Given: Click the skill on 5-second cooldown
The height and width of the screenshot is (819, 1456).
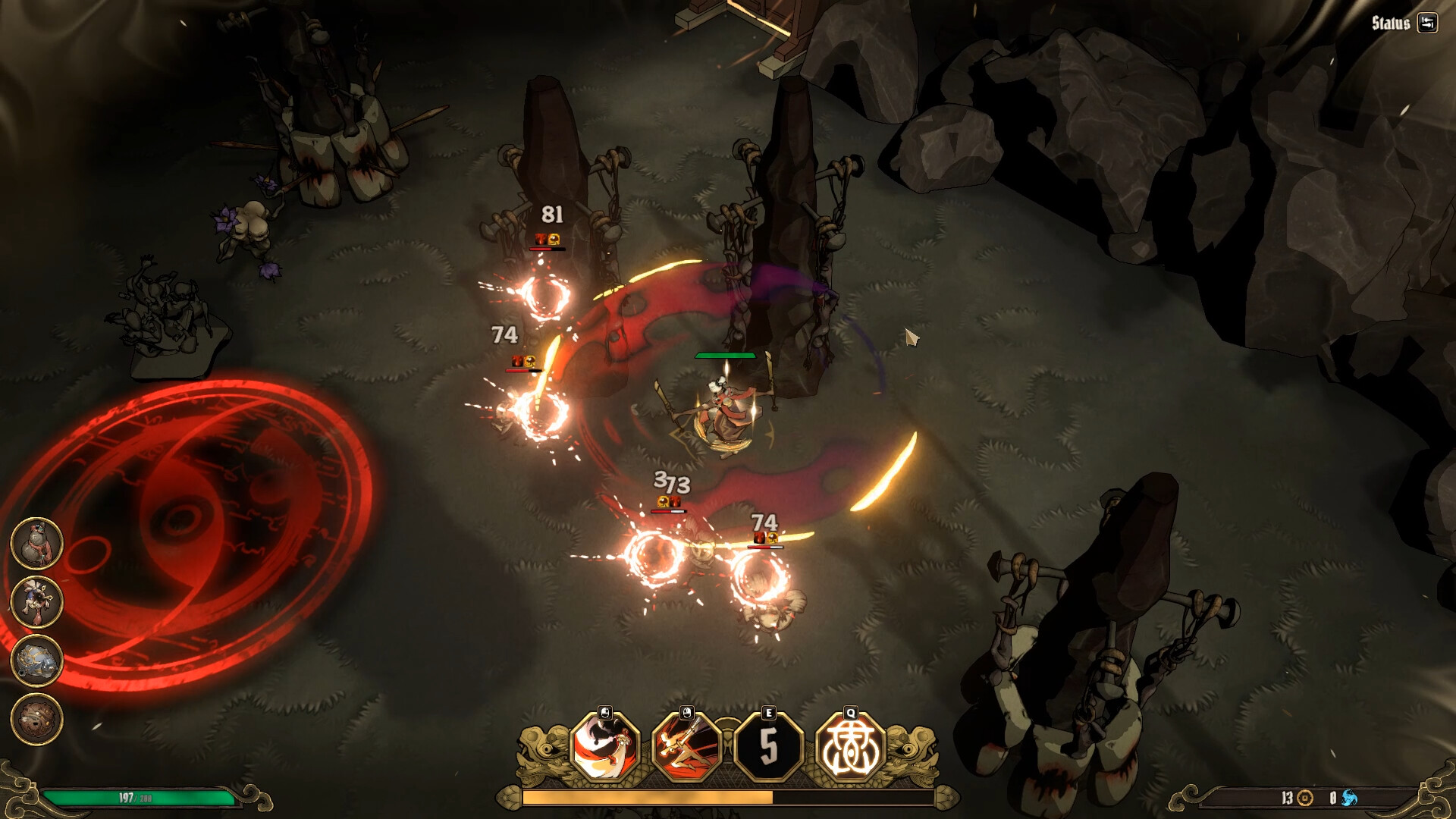Looking at the screenshot, I should click(x=769, y=747).
